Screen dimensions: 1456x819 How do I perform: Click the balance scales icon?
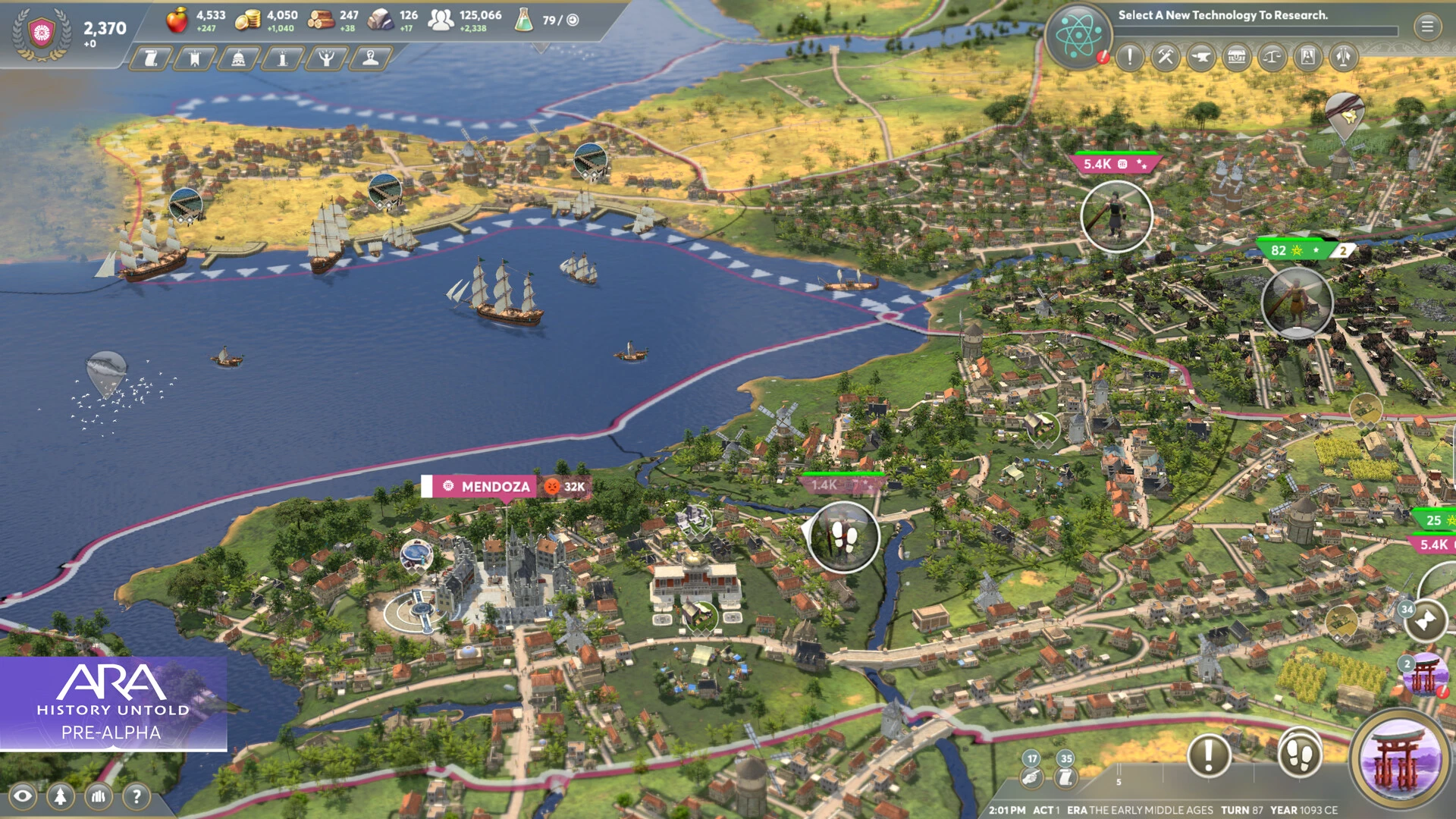1272,57
